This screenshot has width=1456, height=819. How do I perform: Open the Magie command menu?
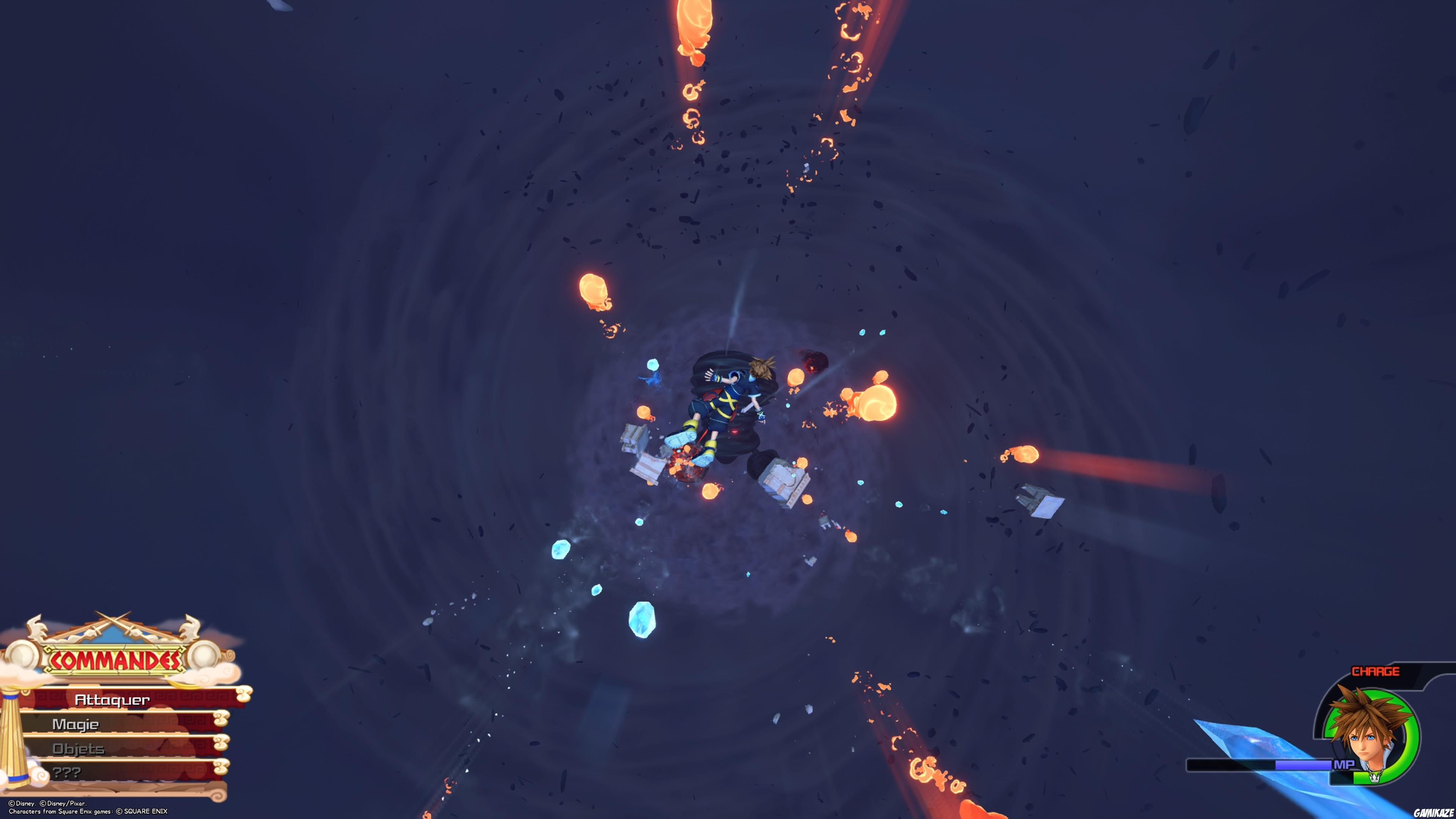[x=76, y=725]
